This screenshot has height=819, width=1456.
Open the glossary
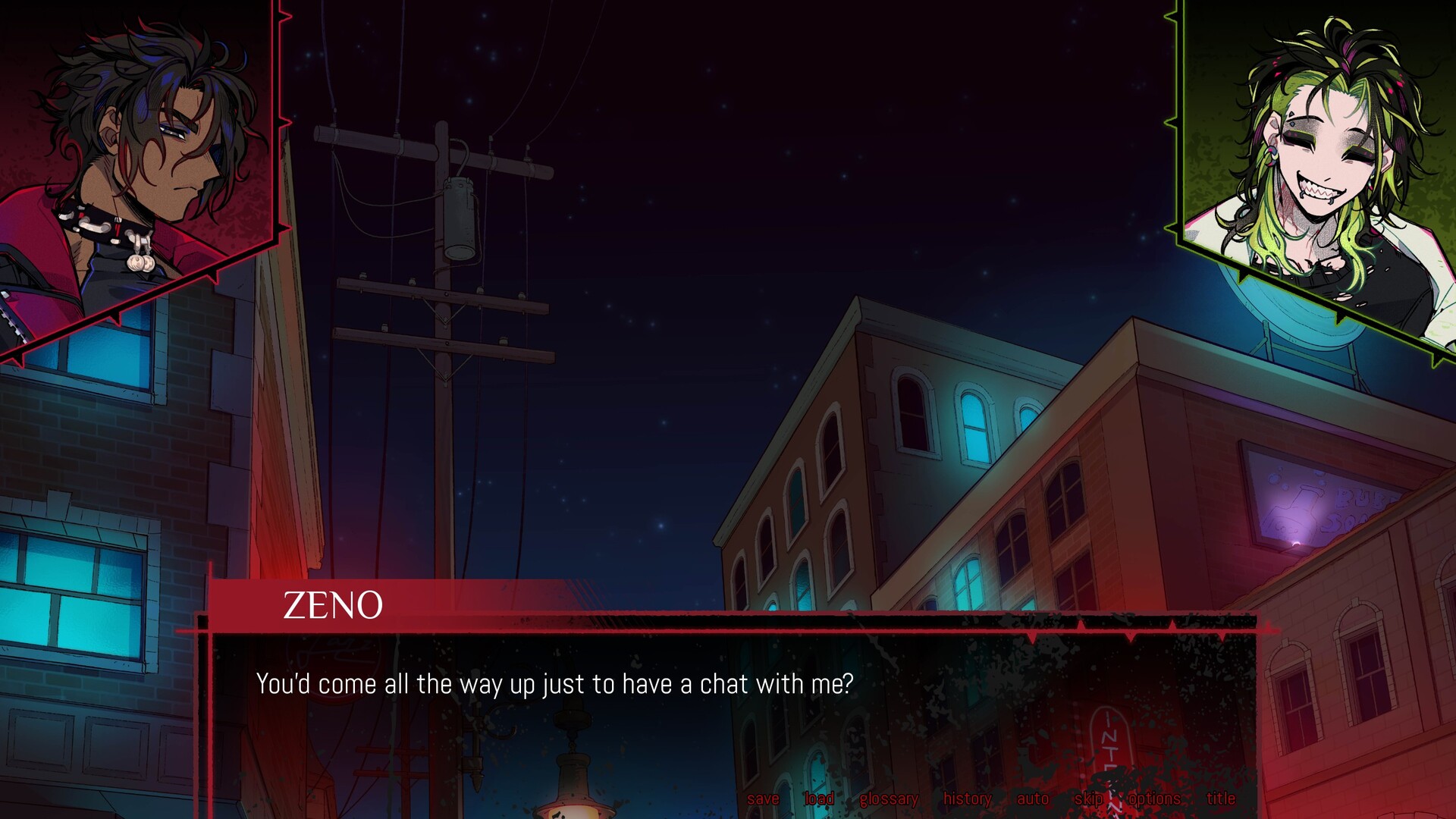(x=889, y=799)
